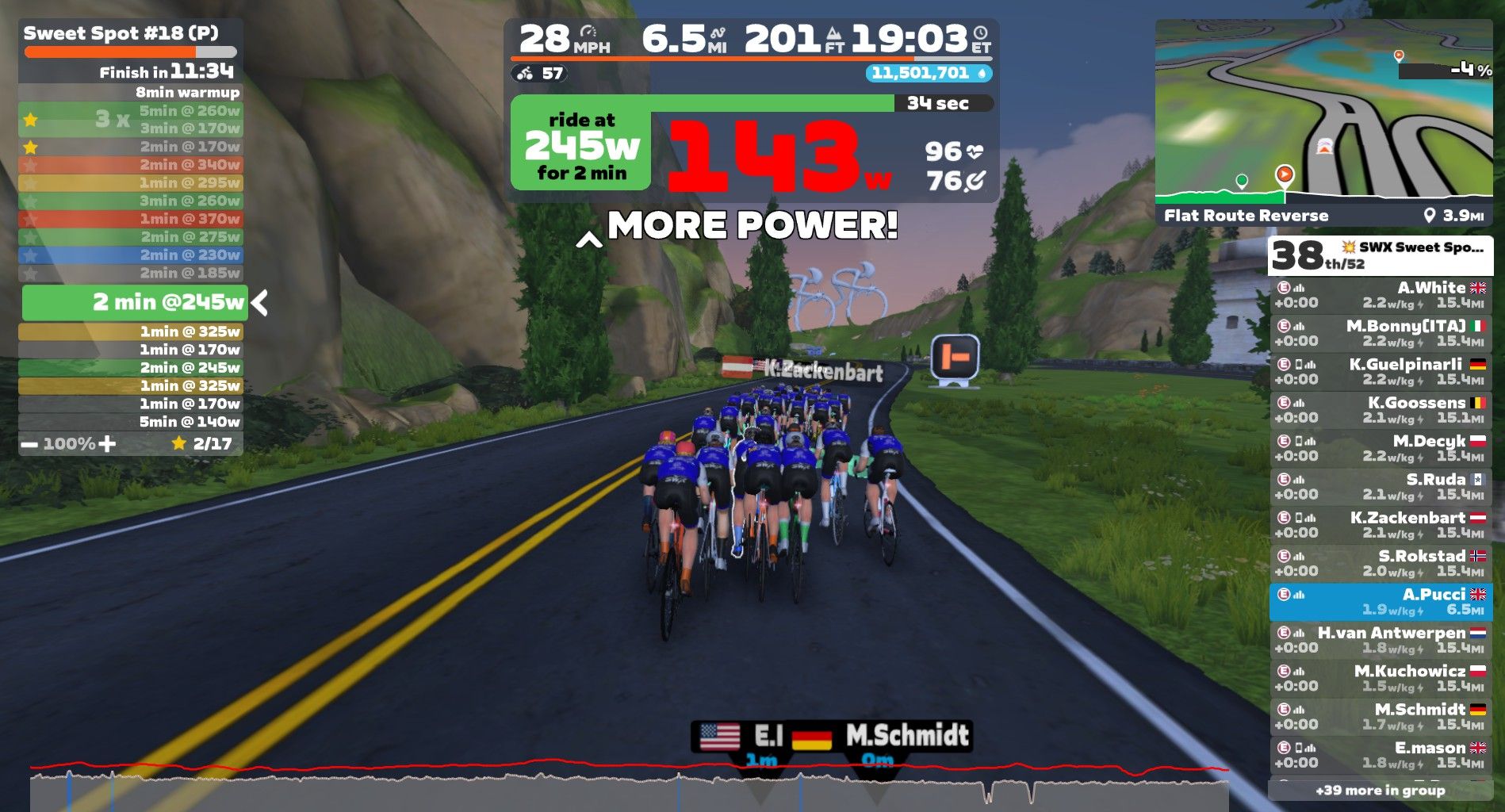
Task: Select the highlighted A.Pucci row
Action: tap(1380, 602)
